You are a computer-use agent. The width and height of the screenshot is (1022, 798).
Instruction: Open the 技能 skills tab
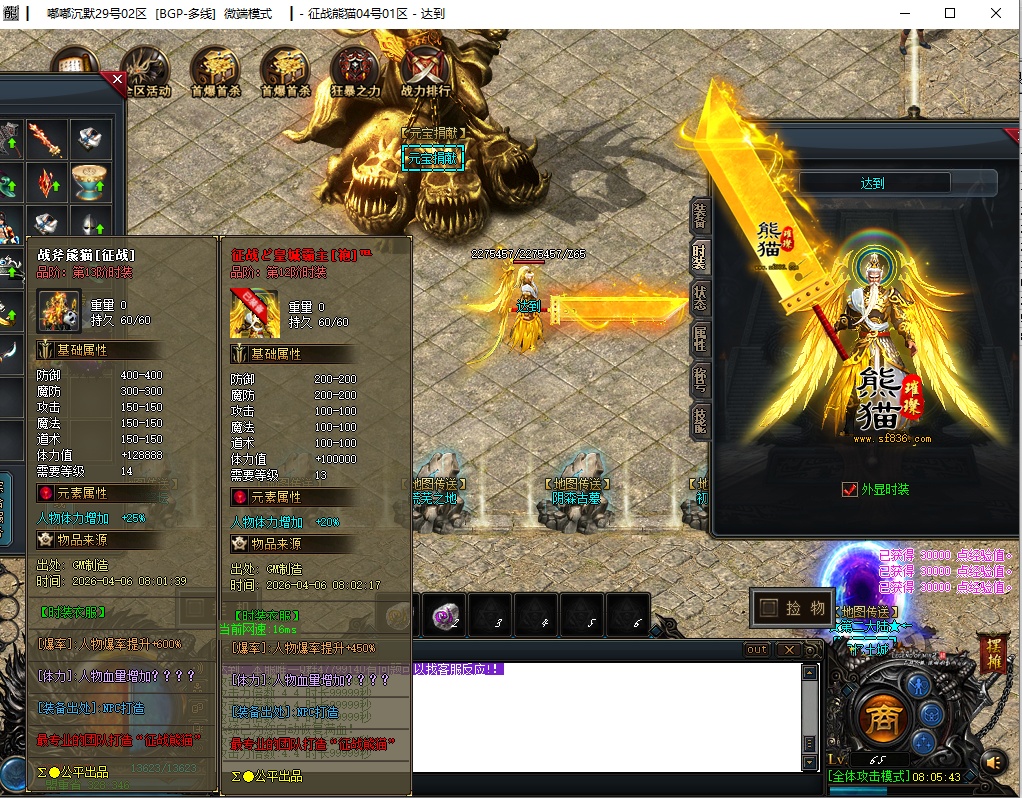pos(700,421)
